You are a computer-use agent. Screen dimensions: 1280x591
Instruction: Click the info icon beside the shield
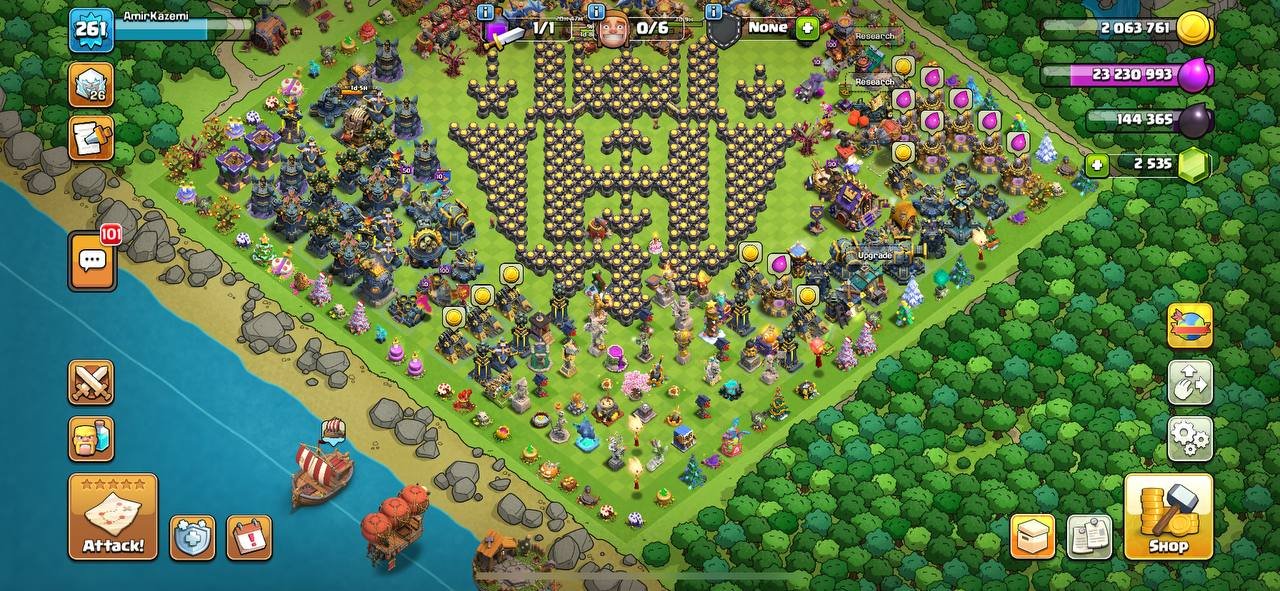(713, 12)
